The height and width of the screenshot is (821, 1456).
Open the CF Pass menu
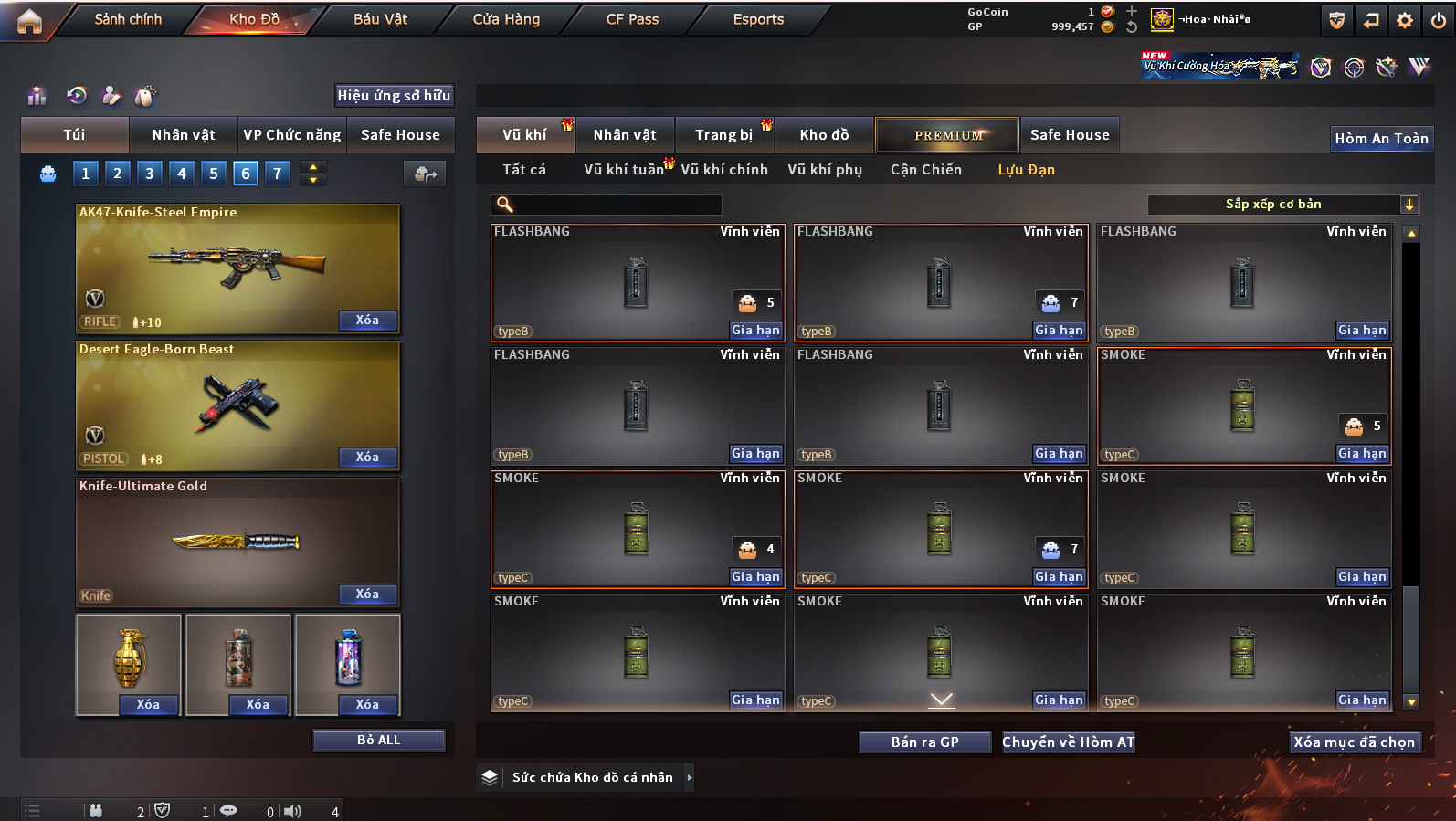(632, 19)
